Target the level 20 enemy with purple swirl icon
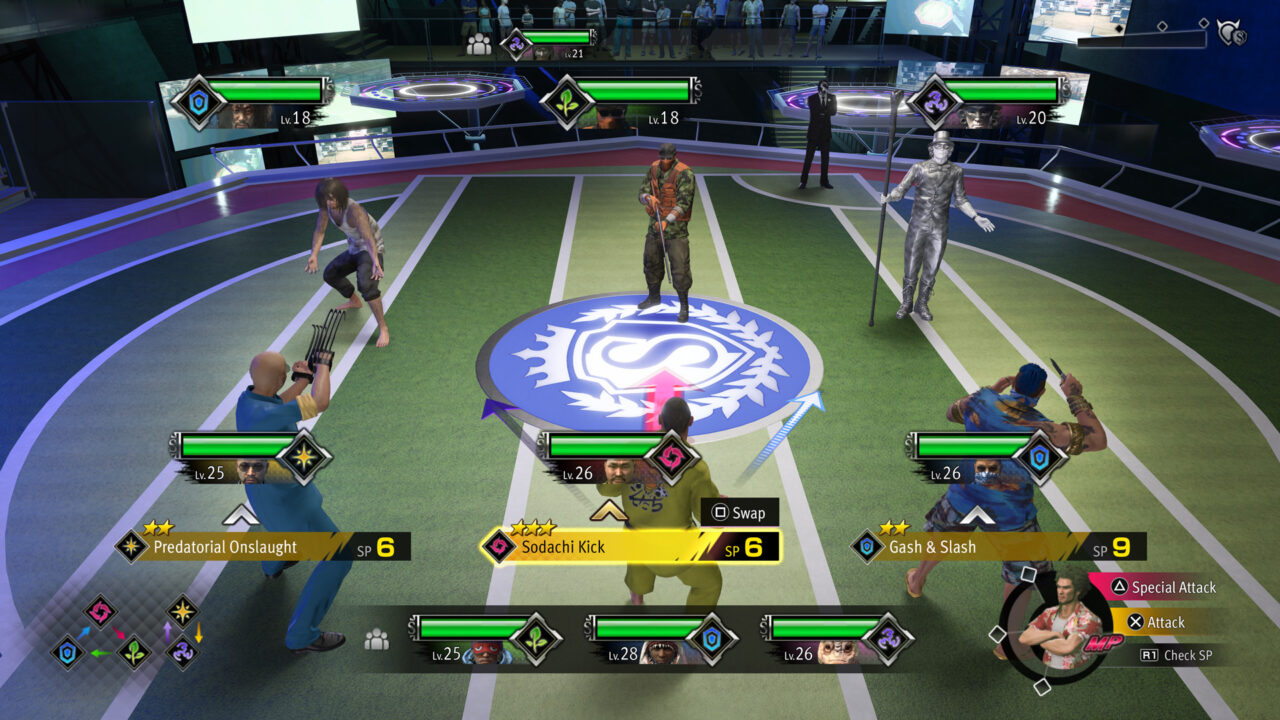 990,102
